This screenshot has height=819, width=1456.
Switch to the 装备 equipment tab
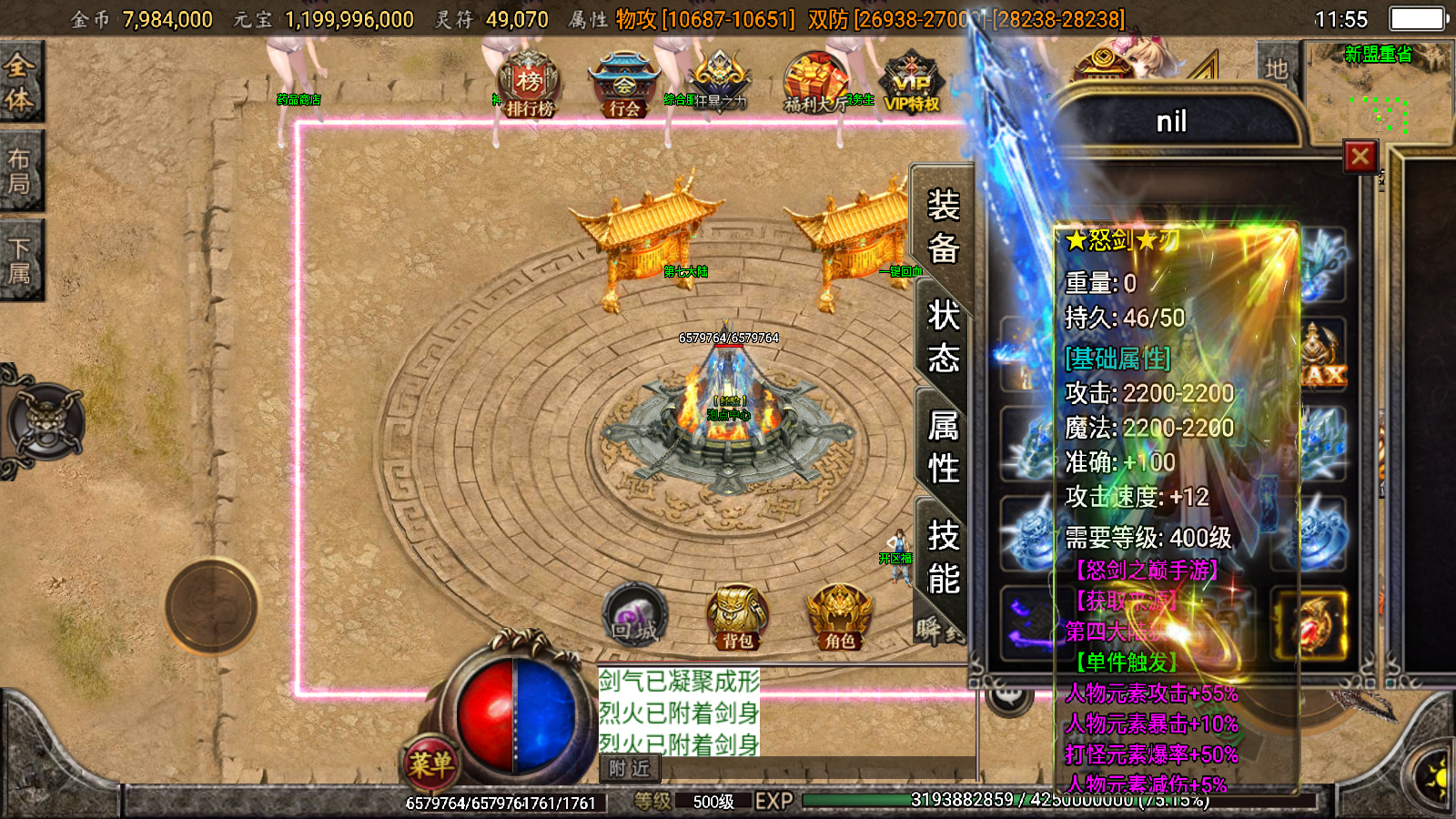tap(943, 227)
